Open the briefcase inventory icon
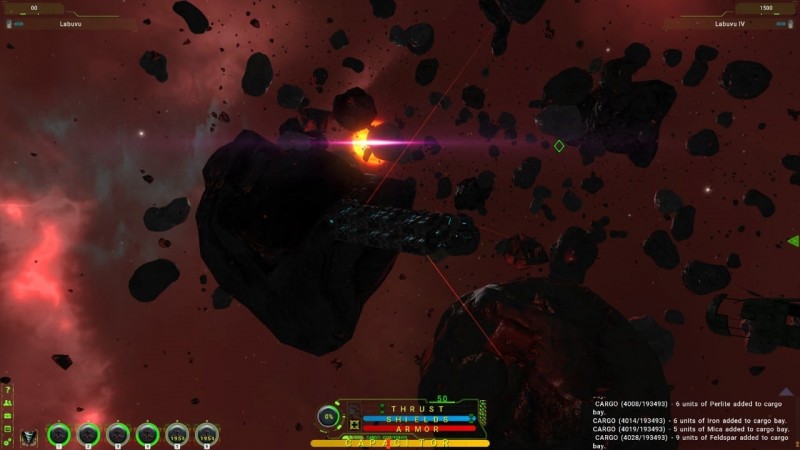This screenshot has height=450, width=800. [7, 415]
